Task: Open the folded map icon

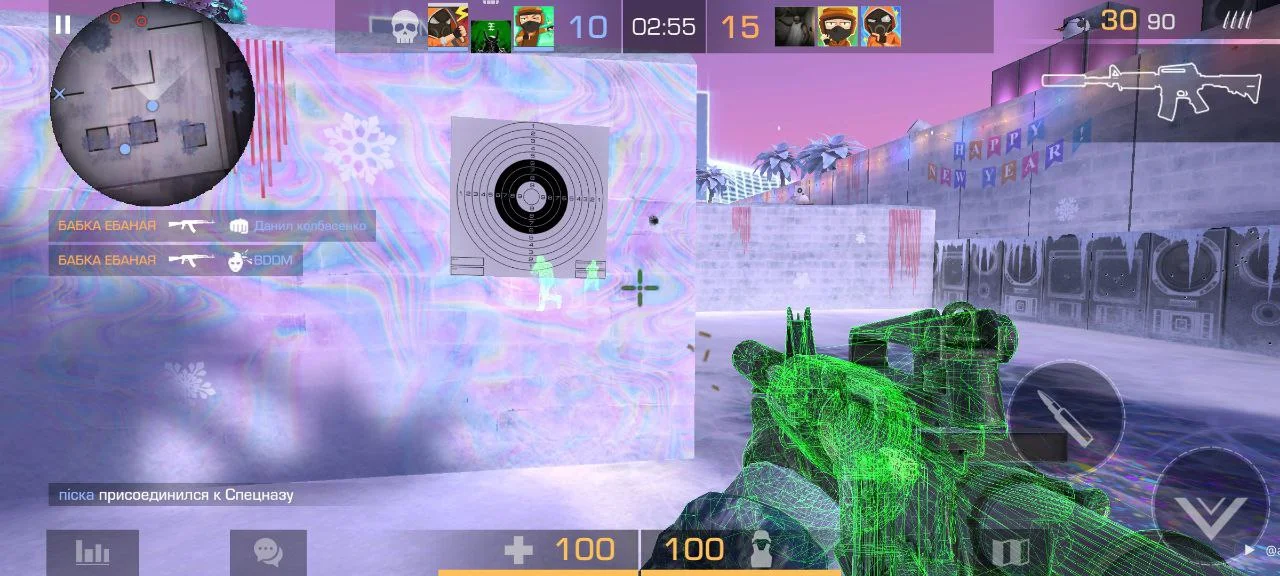Action: tap(1010, 552)
